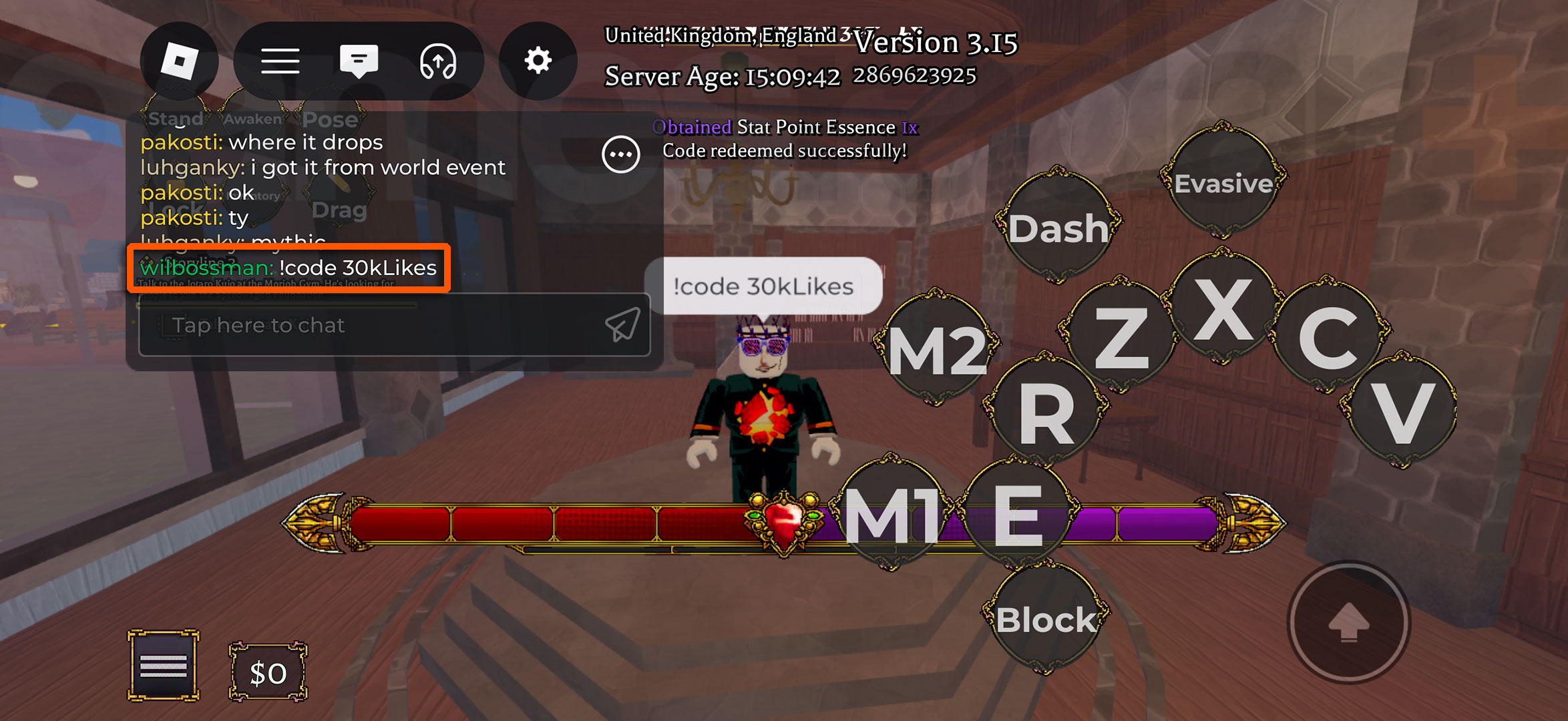Open the Roblox main menu via hamburger icon

(280, 60)
